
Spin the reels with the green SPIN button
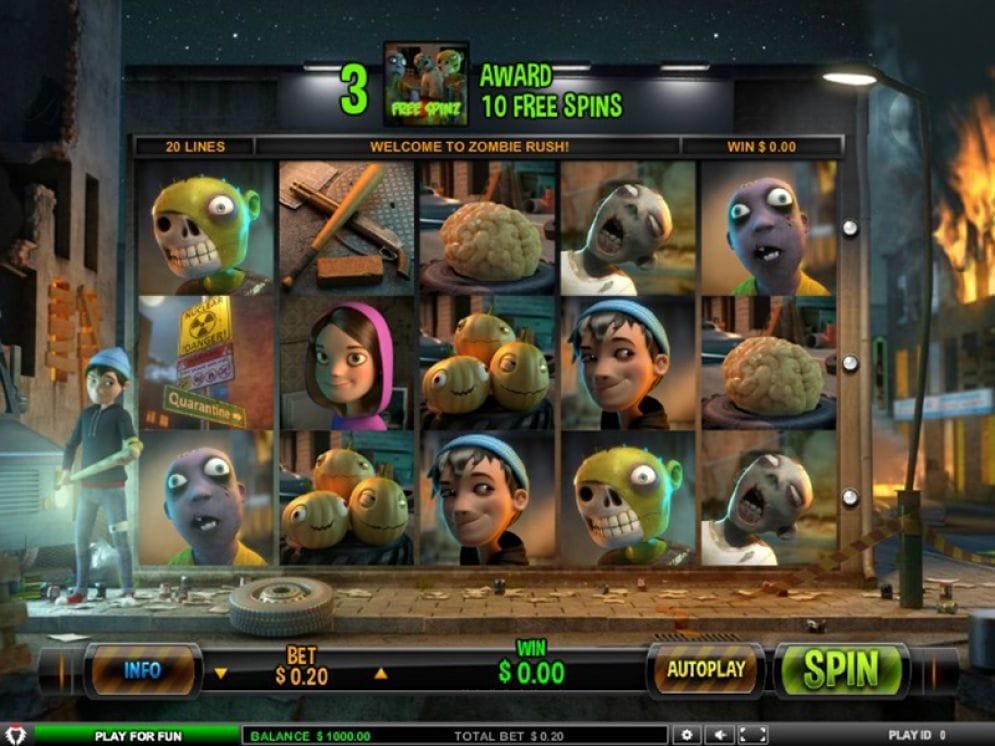click(x=842, y=670)
